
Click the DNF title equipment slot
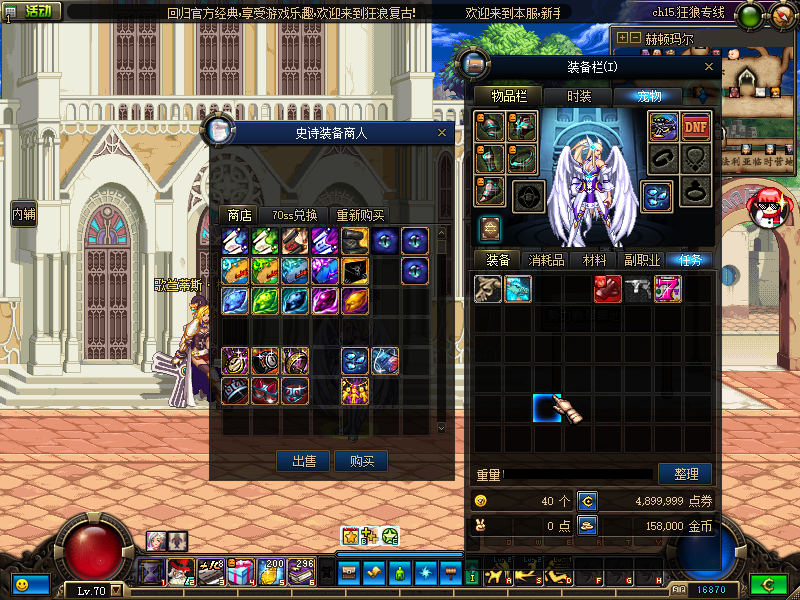[x=696, y=127]
